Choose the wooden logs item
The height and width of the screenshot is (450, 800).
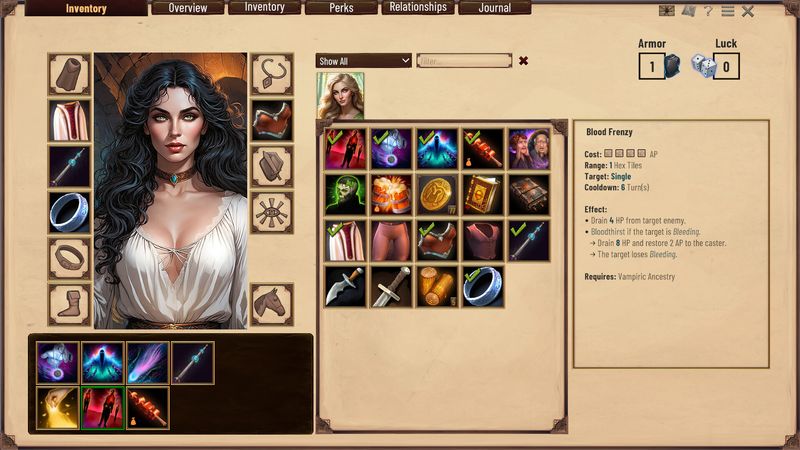pos(437,286)
